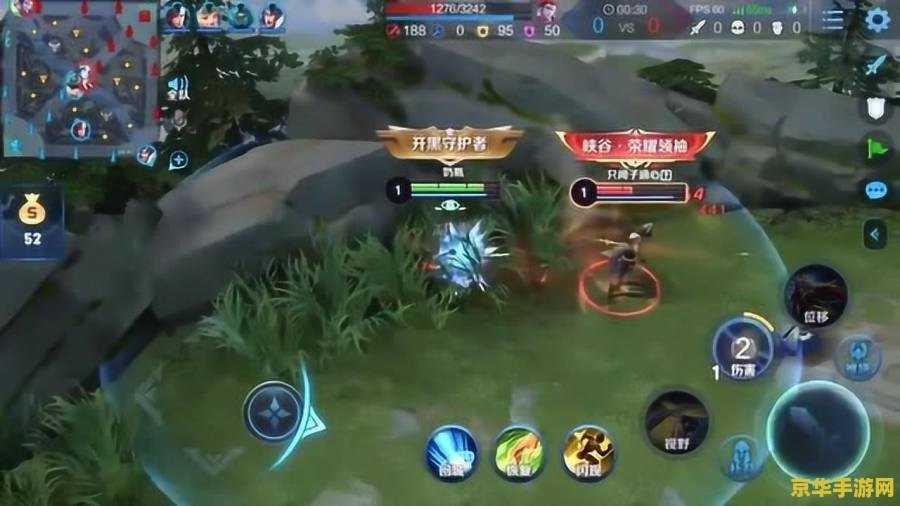
Task: Send the sword attack signal
Action: [876, 66]
